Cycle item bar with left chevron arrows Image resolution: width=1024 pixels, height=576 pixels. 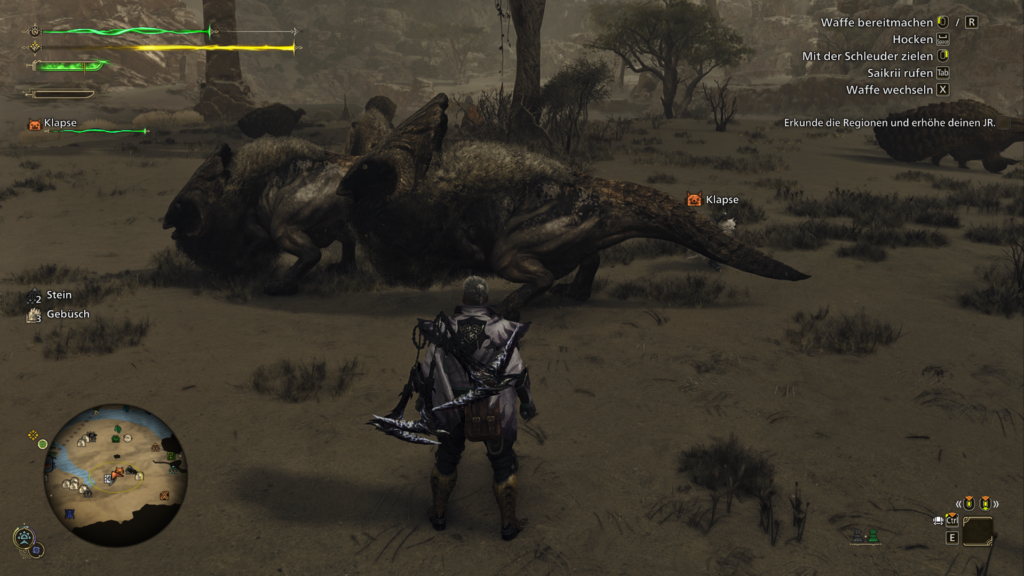coord(959,503)
